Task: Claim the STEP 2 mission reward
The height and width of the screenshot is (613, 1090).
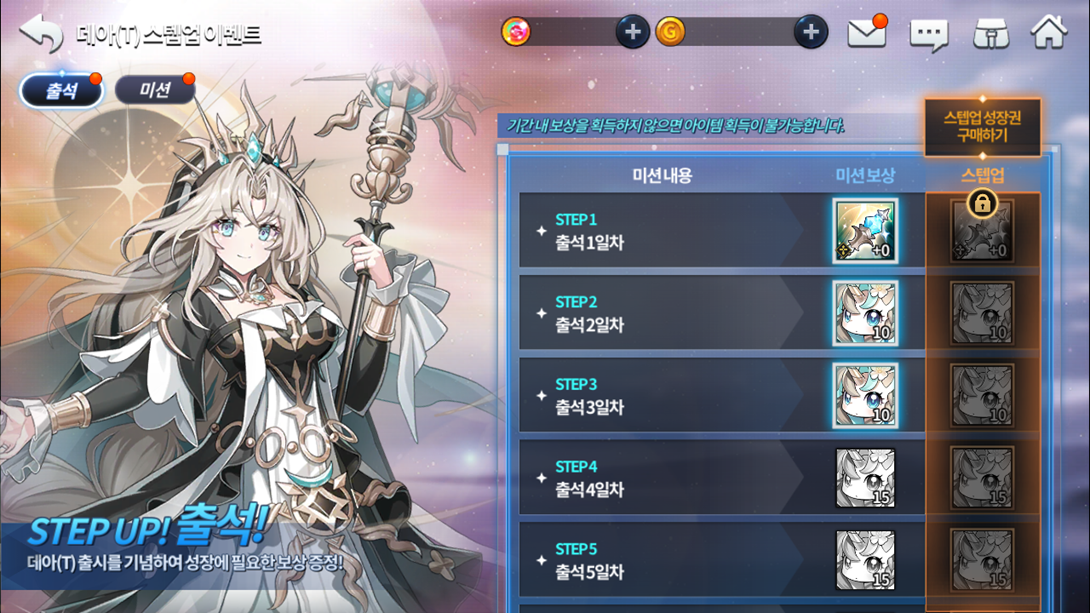Action: [865, 313]
